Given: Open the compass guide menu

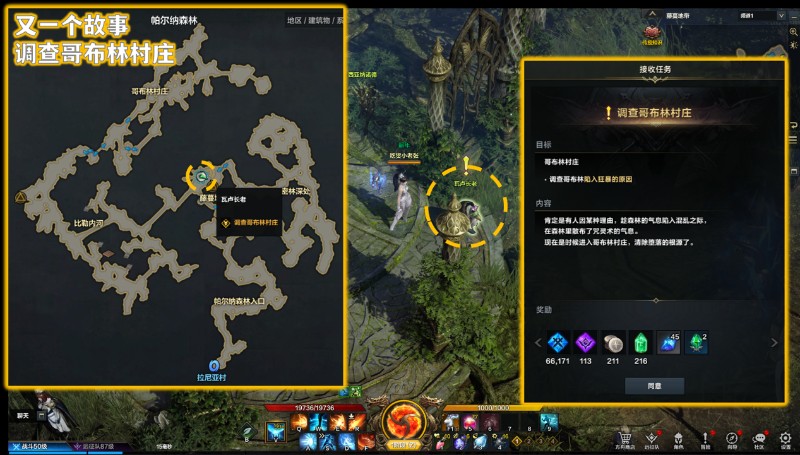Looking at the screenshot, I should click(732, 438).
